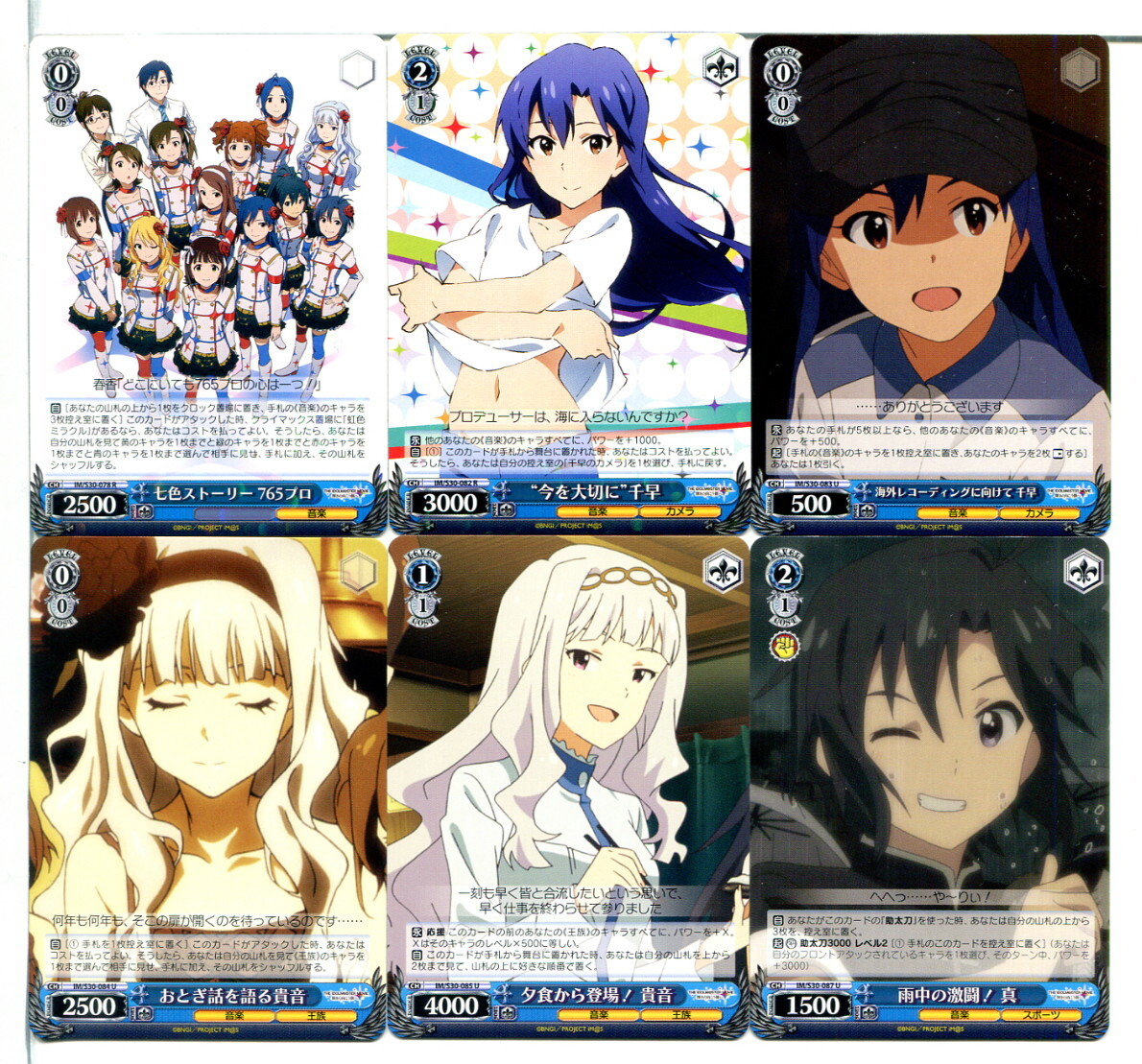Pick the 海外レコーディングに向けて 千早 card
Image resolution: width=1142 pixels, height=1064 pixels.
click(929, 283)
